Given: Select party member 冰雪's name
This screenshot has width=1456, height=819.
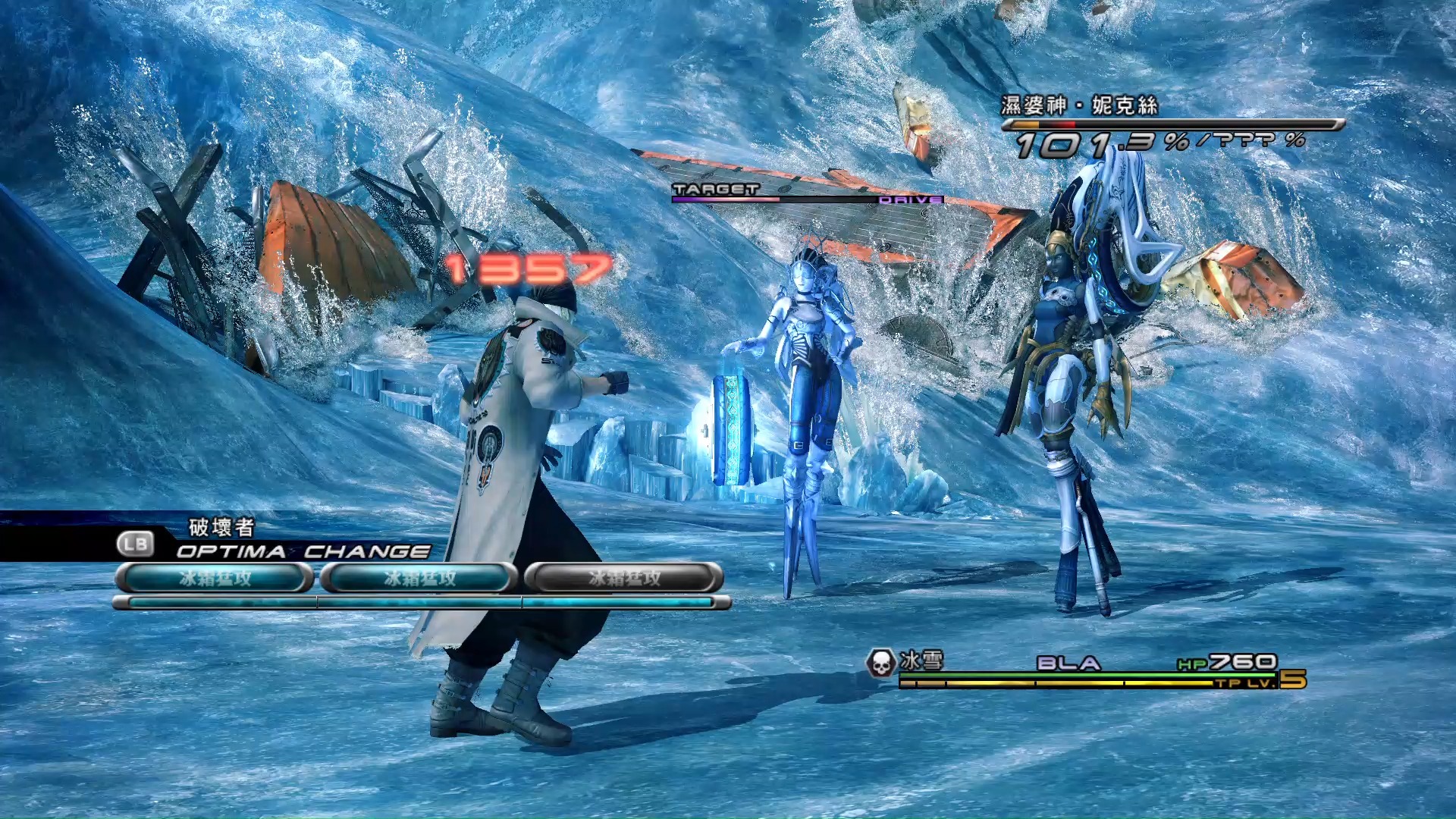Looking at the screenshot, I should click(921, 661).
